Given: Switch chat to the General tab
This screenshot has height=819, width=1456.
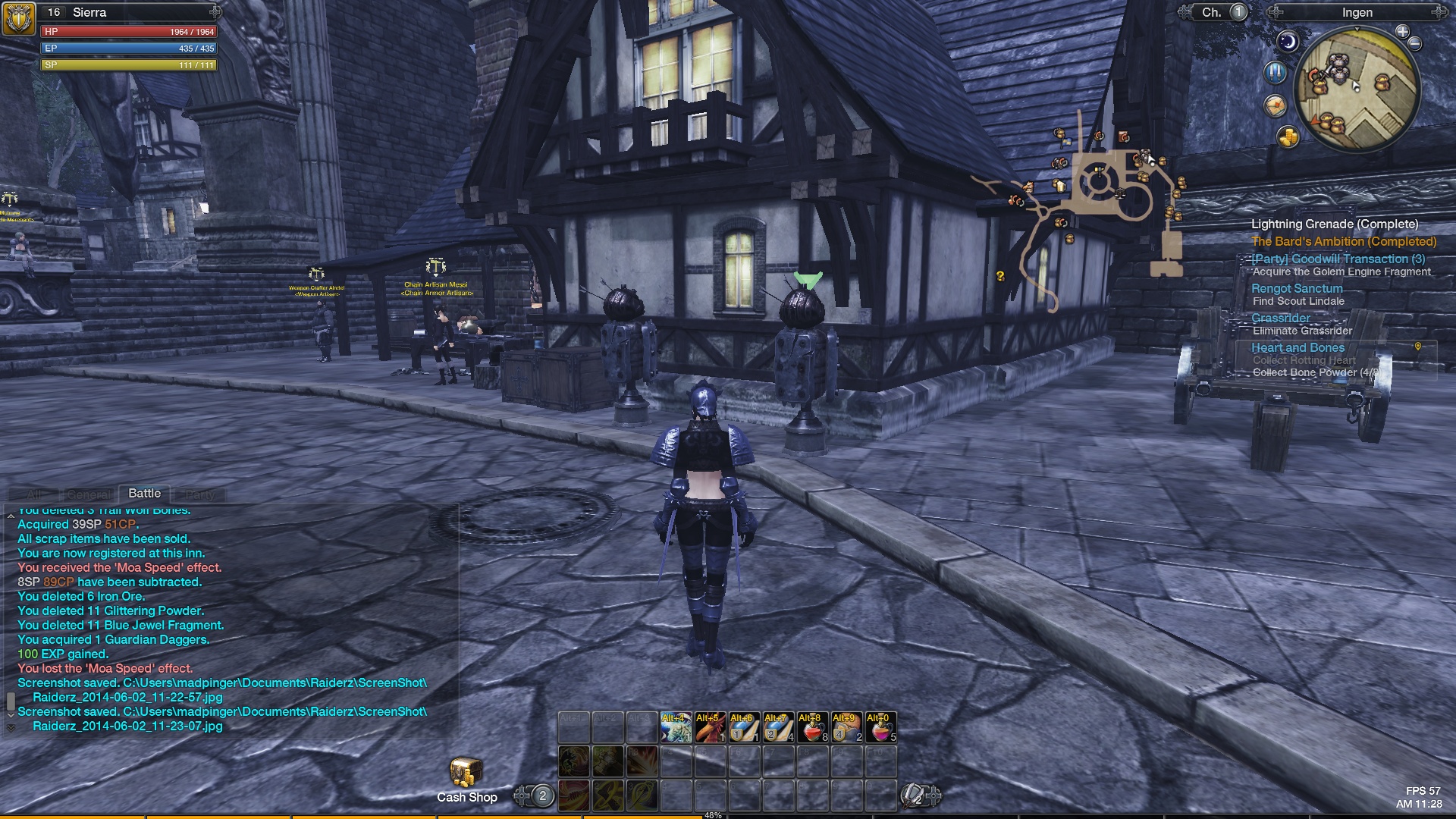Looking at the screenshot, I should point(89,494).
